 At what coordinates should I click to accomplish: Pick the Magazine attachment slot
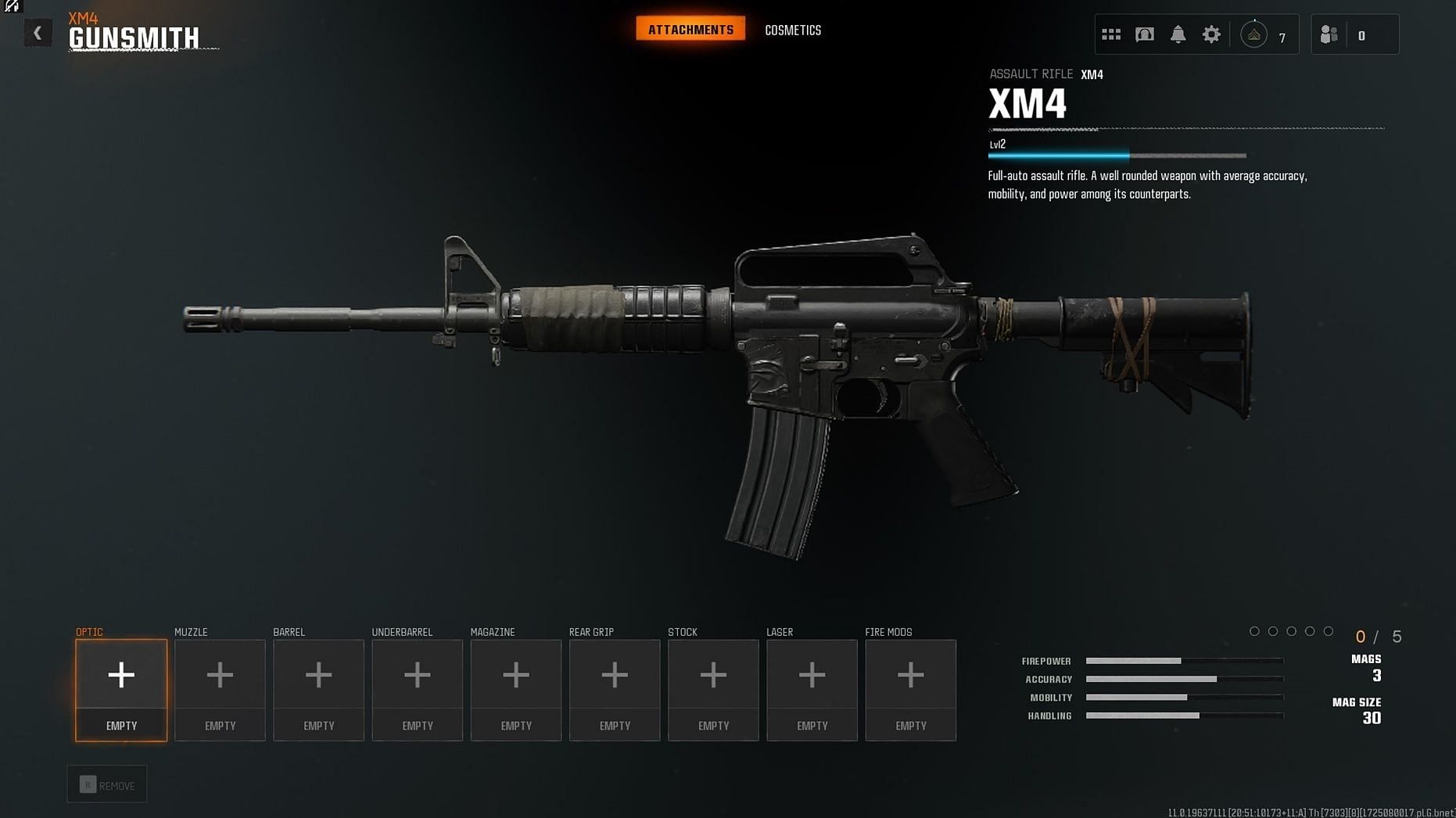pyautogui.click(x=515, y=690)
